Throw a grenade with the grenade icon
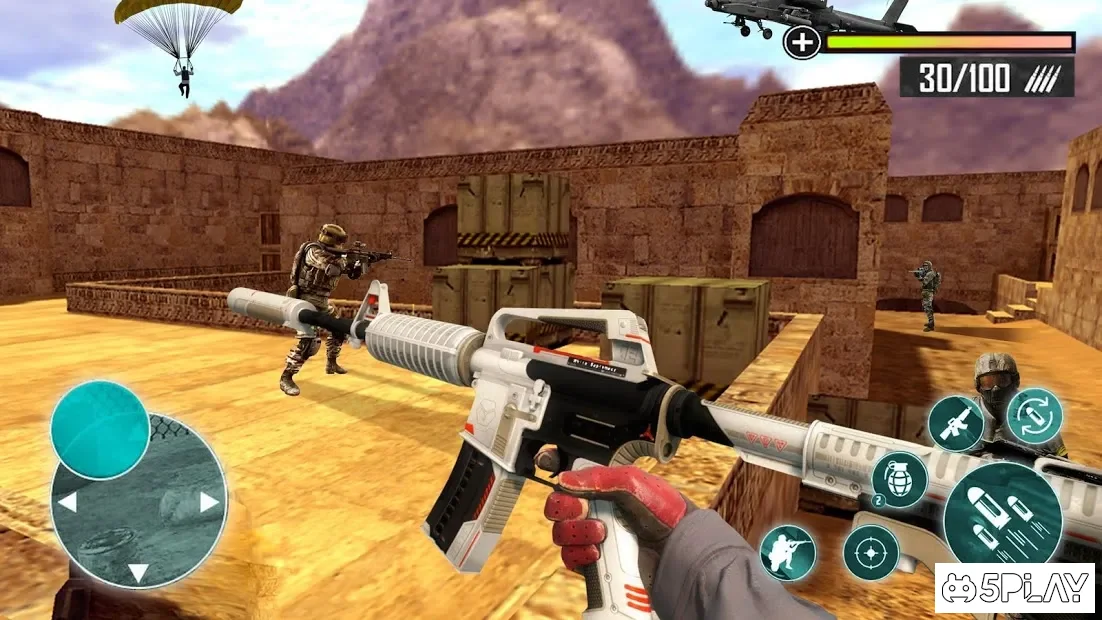This screenshot has width=1102, height=620. pos(898,480)
